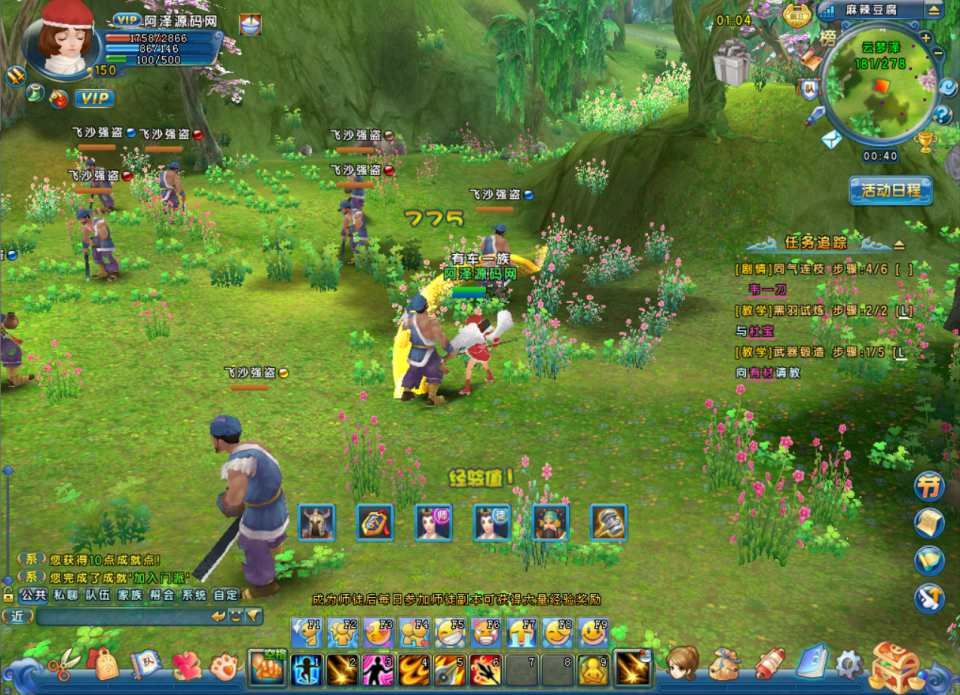
Task: Open the VIP button below the portrait
Action: coord(94,98)
